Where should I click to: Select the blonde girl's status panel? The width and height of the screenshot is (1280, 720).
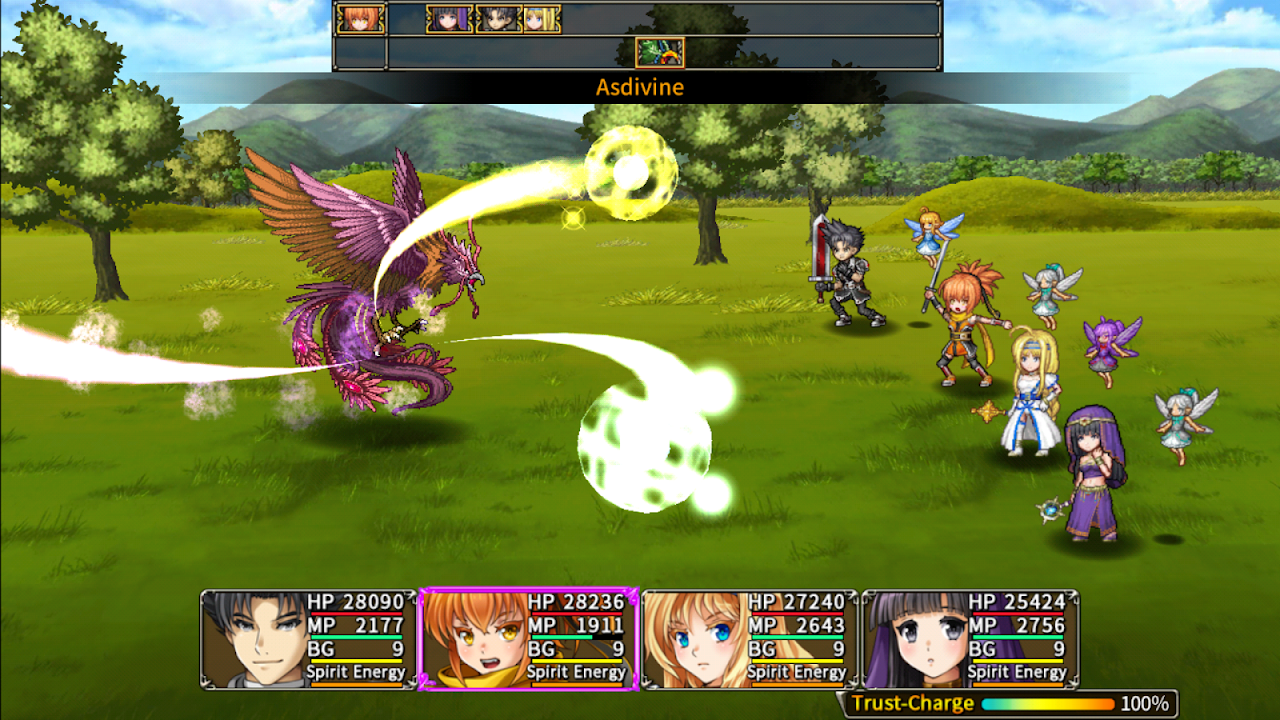[749, 639]
